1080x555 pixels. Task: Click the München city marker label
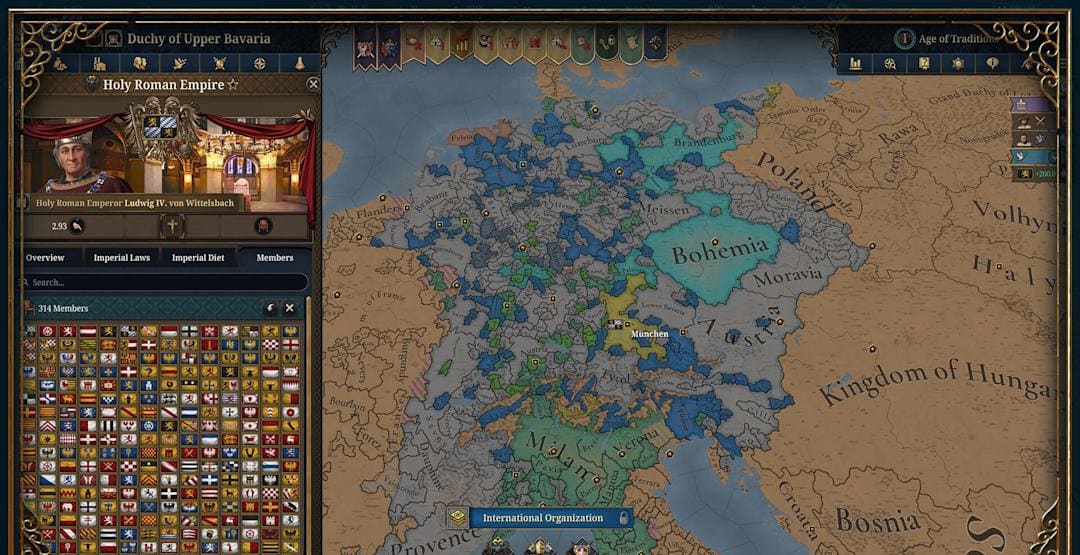click(x=648, y=333)
